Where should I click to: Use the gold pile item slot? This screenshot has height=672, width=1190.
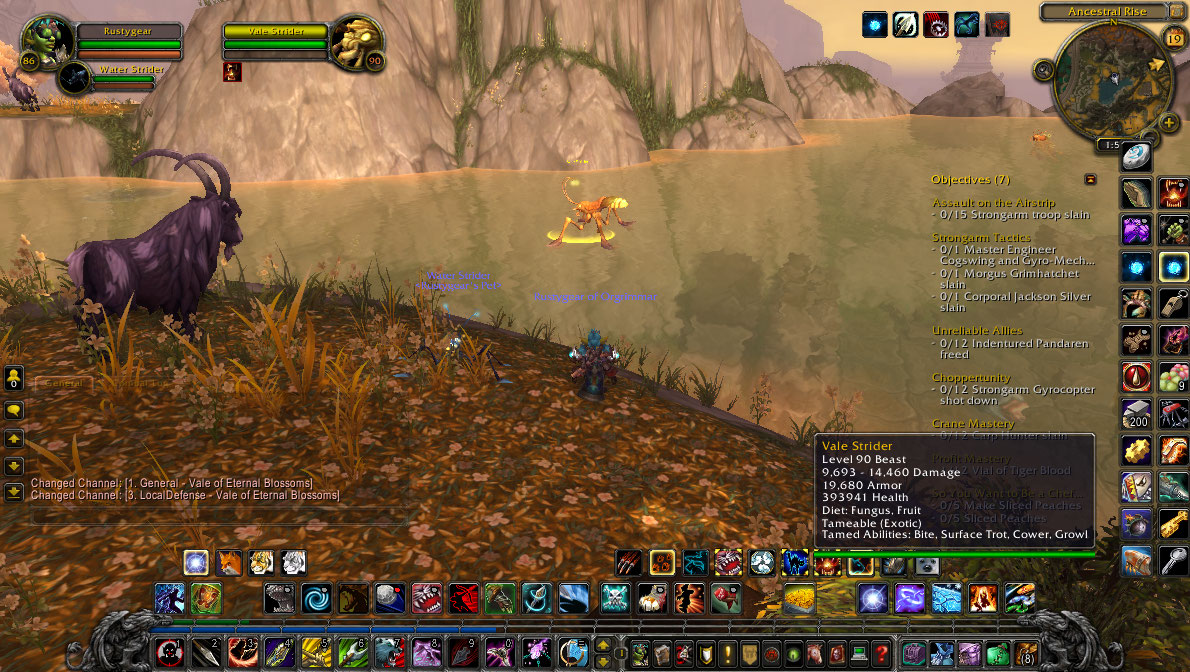(799, 598)
